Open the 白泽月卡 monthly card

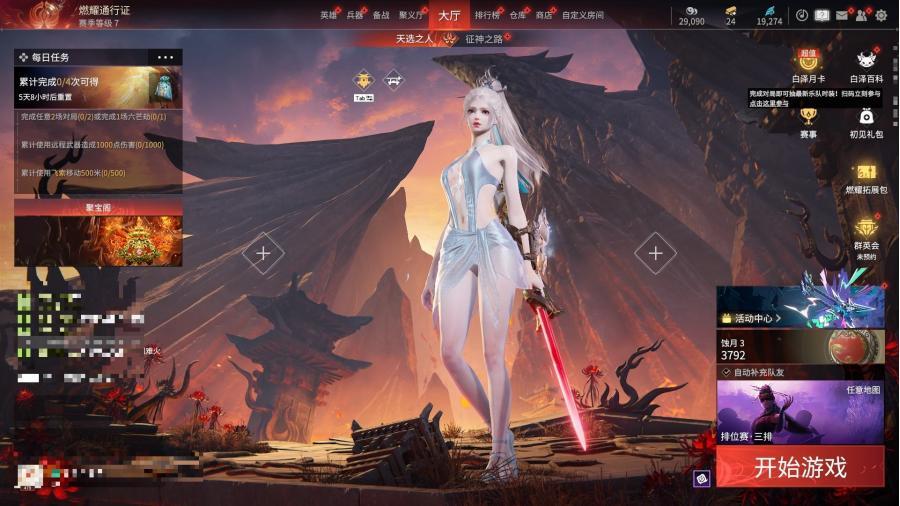pos(808,66)
